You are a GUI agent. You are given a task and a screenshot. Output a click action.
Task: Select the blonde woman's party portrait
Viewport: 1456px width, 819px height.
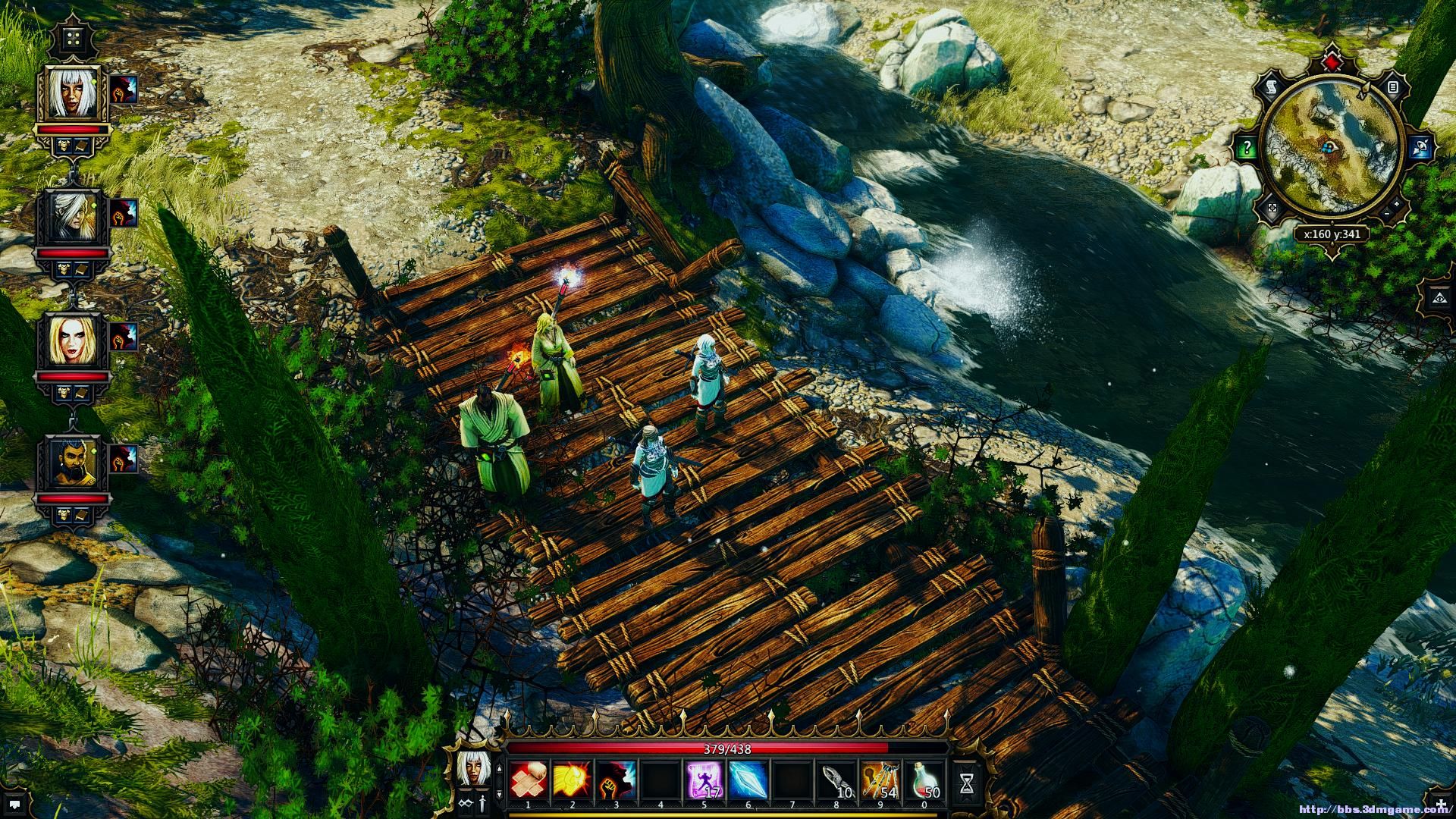(x=73, y=340)
